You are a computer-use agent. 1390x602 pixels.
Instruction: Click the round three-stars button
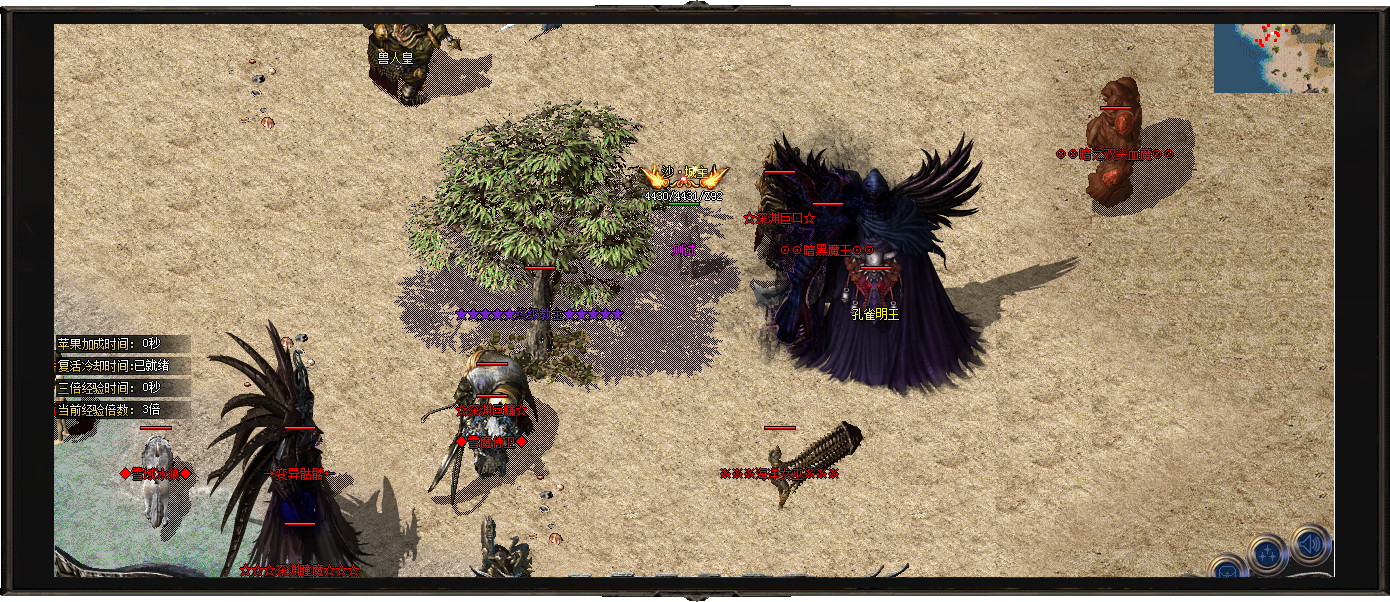point(1268,553)
